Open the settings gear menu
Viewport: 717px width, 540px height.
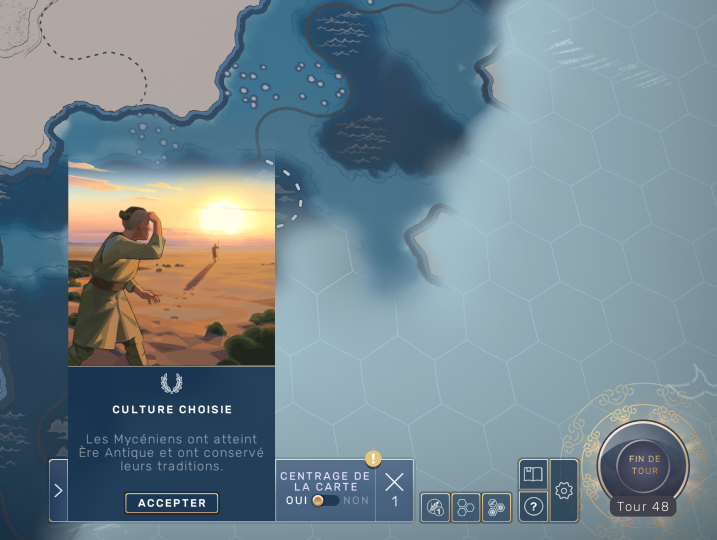point(564,490)
